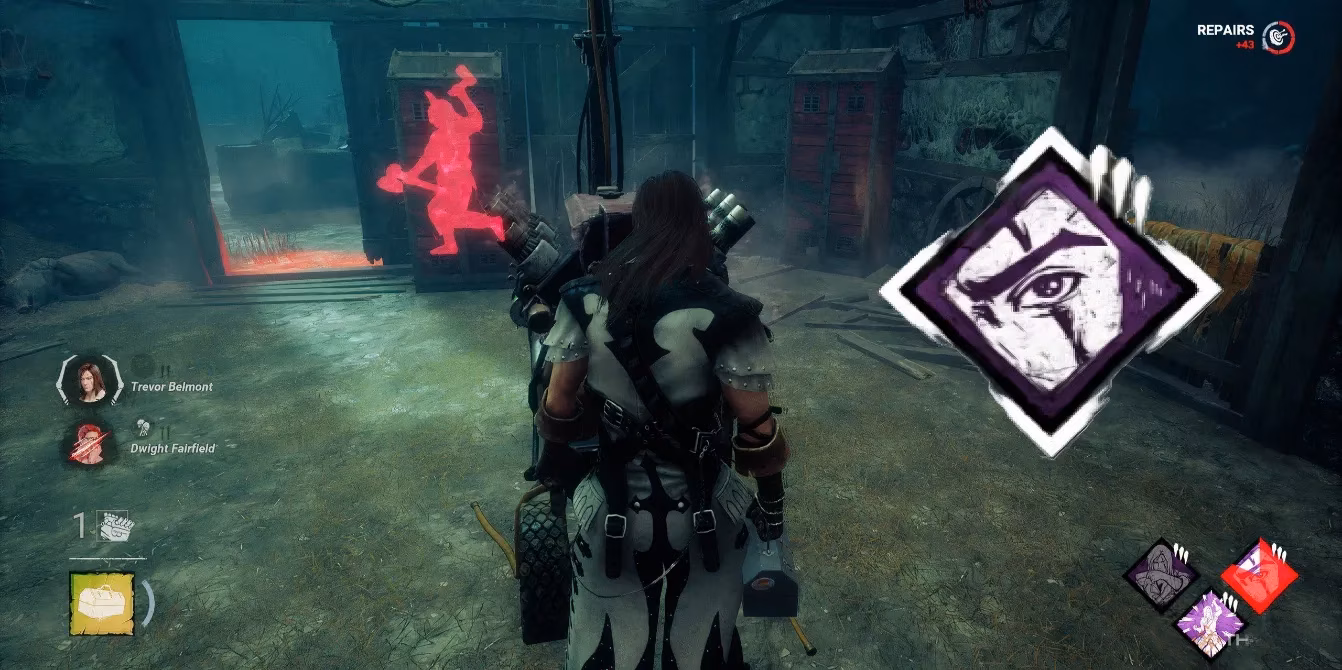
Task: Select Trevor Belmont's survivor portrait
Action: point(92,380)
